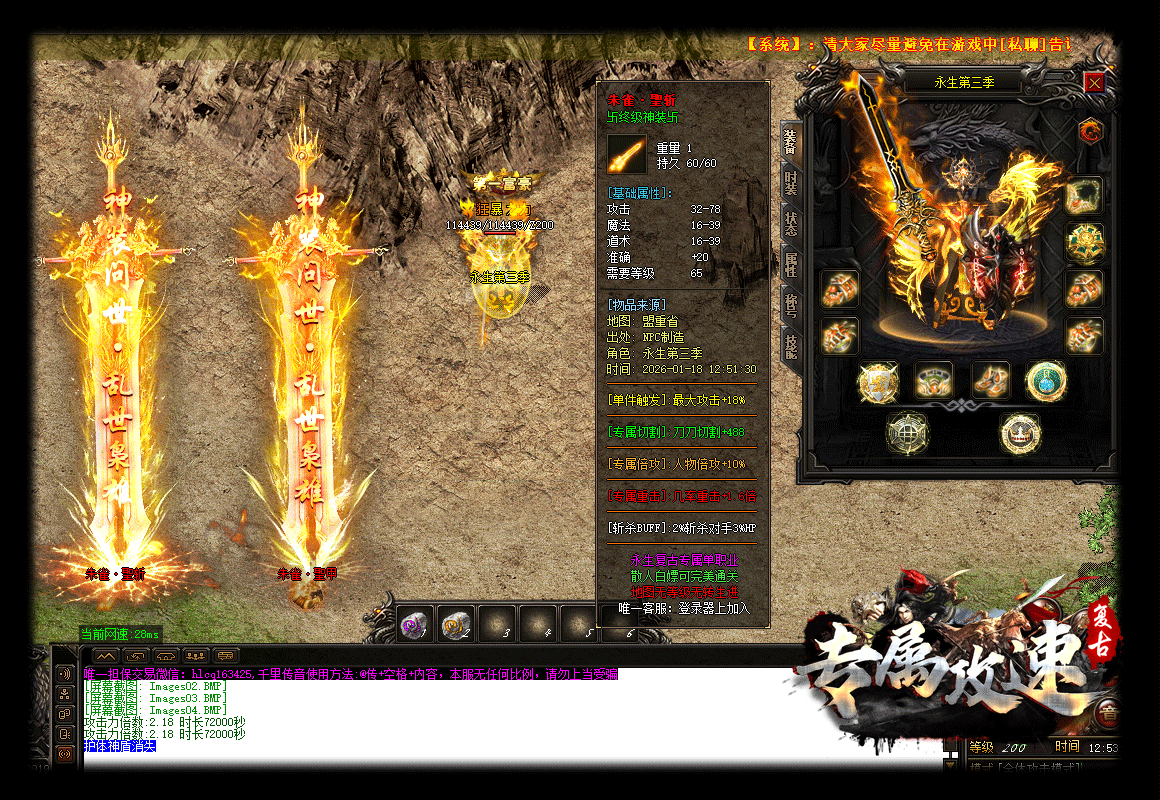The height and width of the screenshot is (800, 1160).
Task: Select the 称号 (title) tab
Action: click(x=790, y=303)
